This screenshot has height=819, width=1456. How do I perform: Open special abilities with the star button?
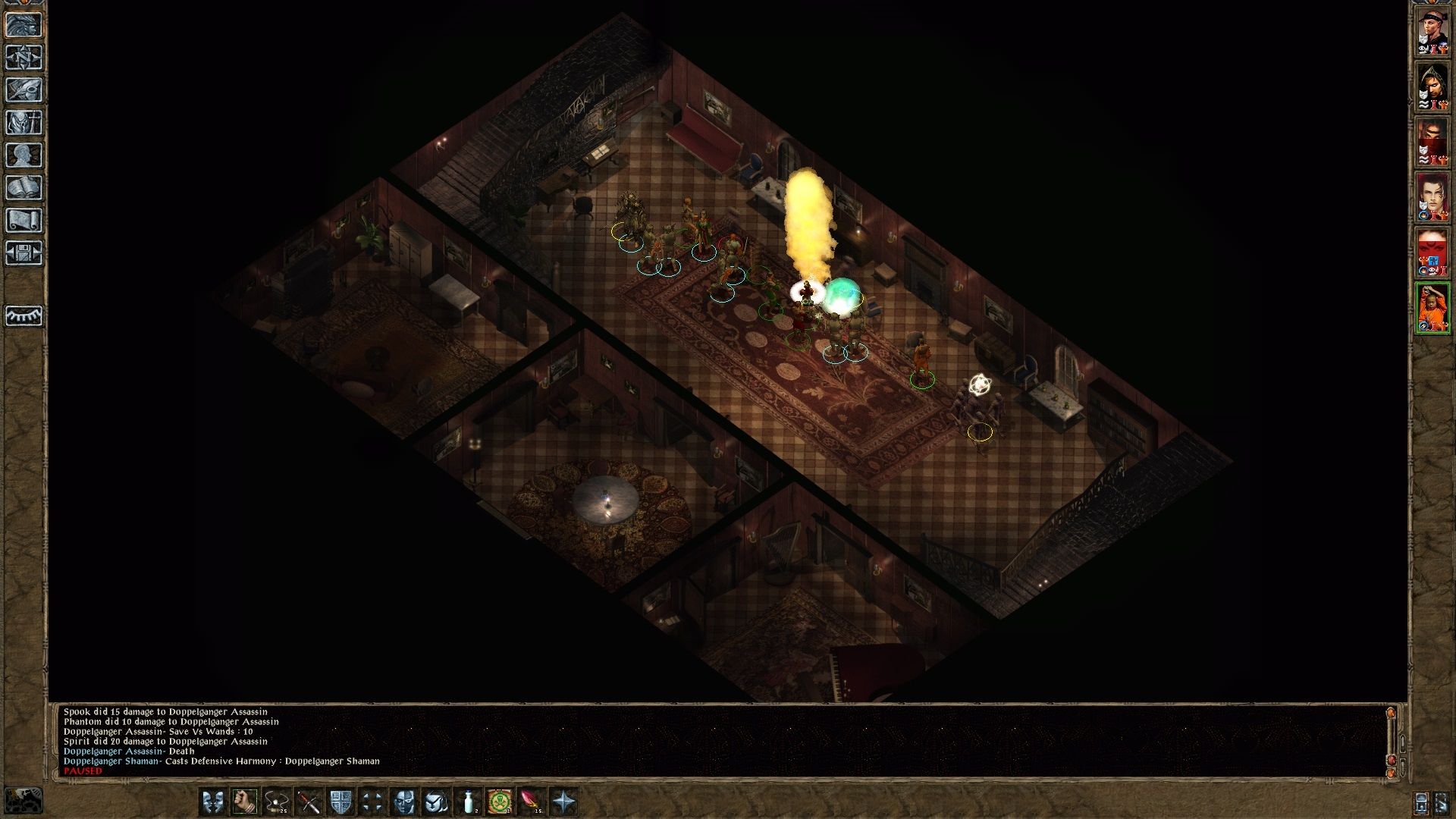(564, 802)
